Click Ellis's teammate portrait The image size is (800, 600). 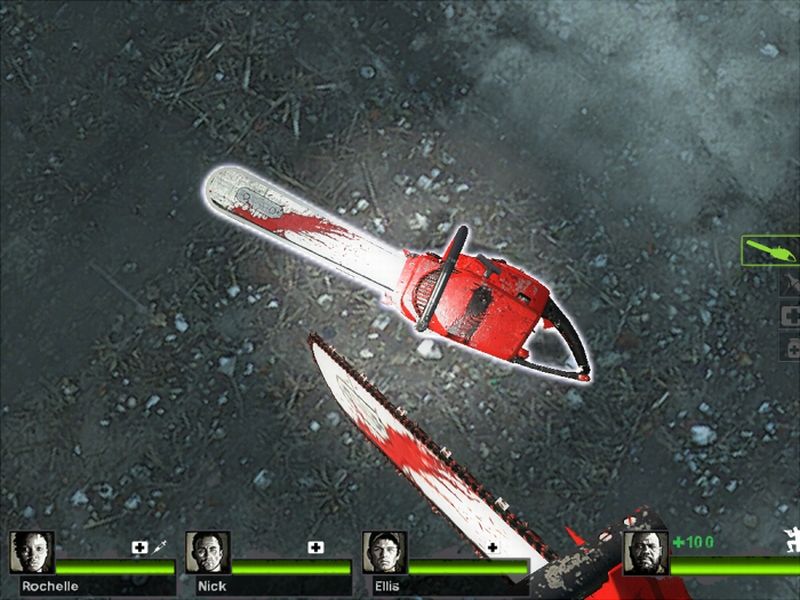coord(384,552)
